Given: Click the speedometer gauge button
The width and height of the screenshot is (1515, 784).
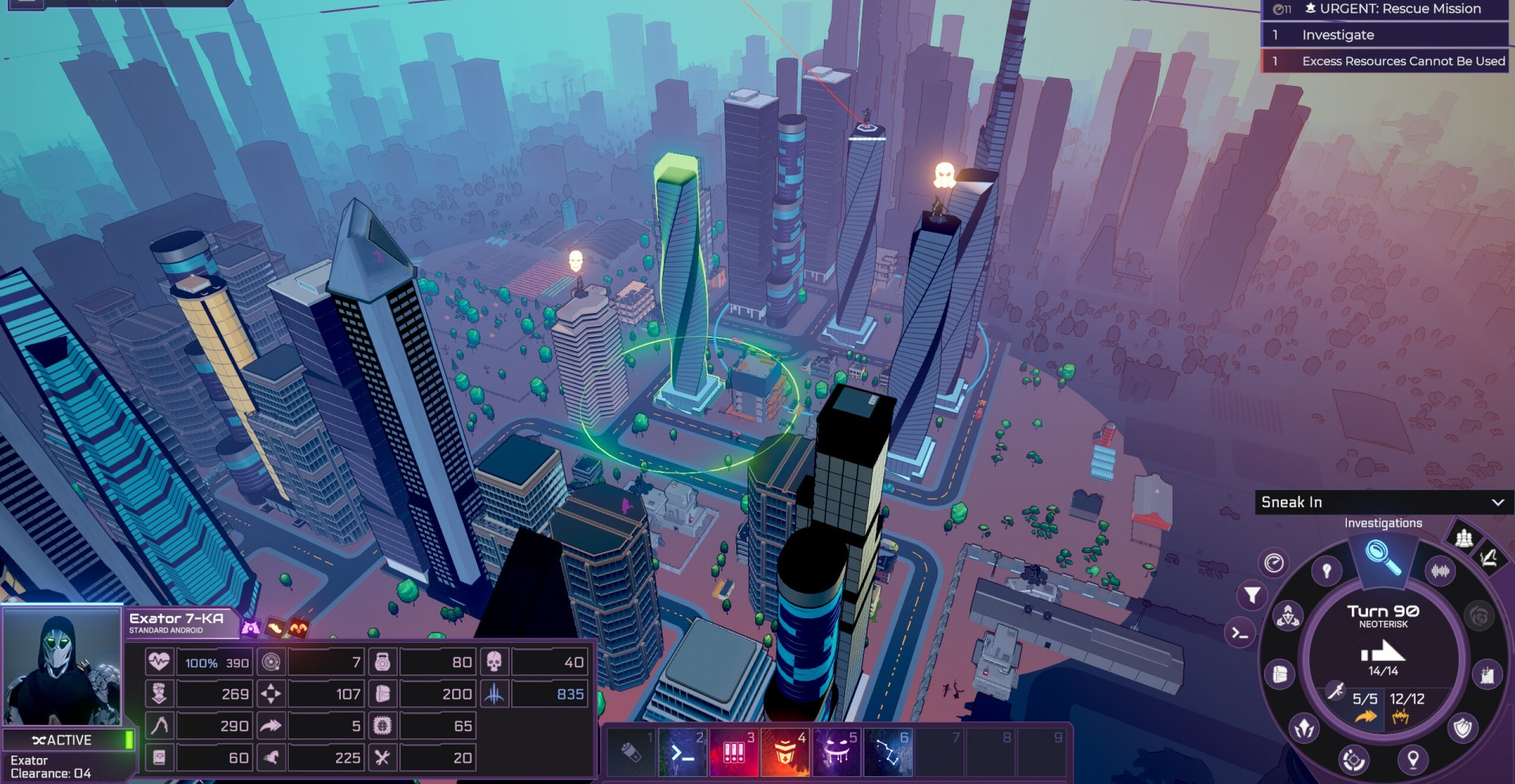Looking at the screenshot, I should tap(1274, 562).
